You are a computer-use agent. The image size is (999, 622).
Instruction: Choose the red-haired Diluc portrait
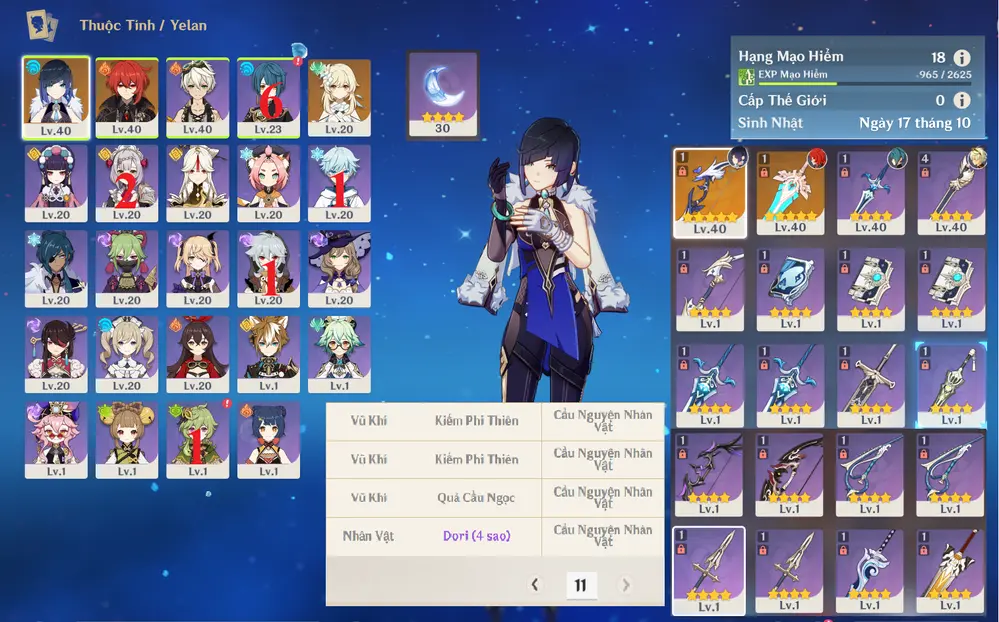click(127, 96)
